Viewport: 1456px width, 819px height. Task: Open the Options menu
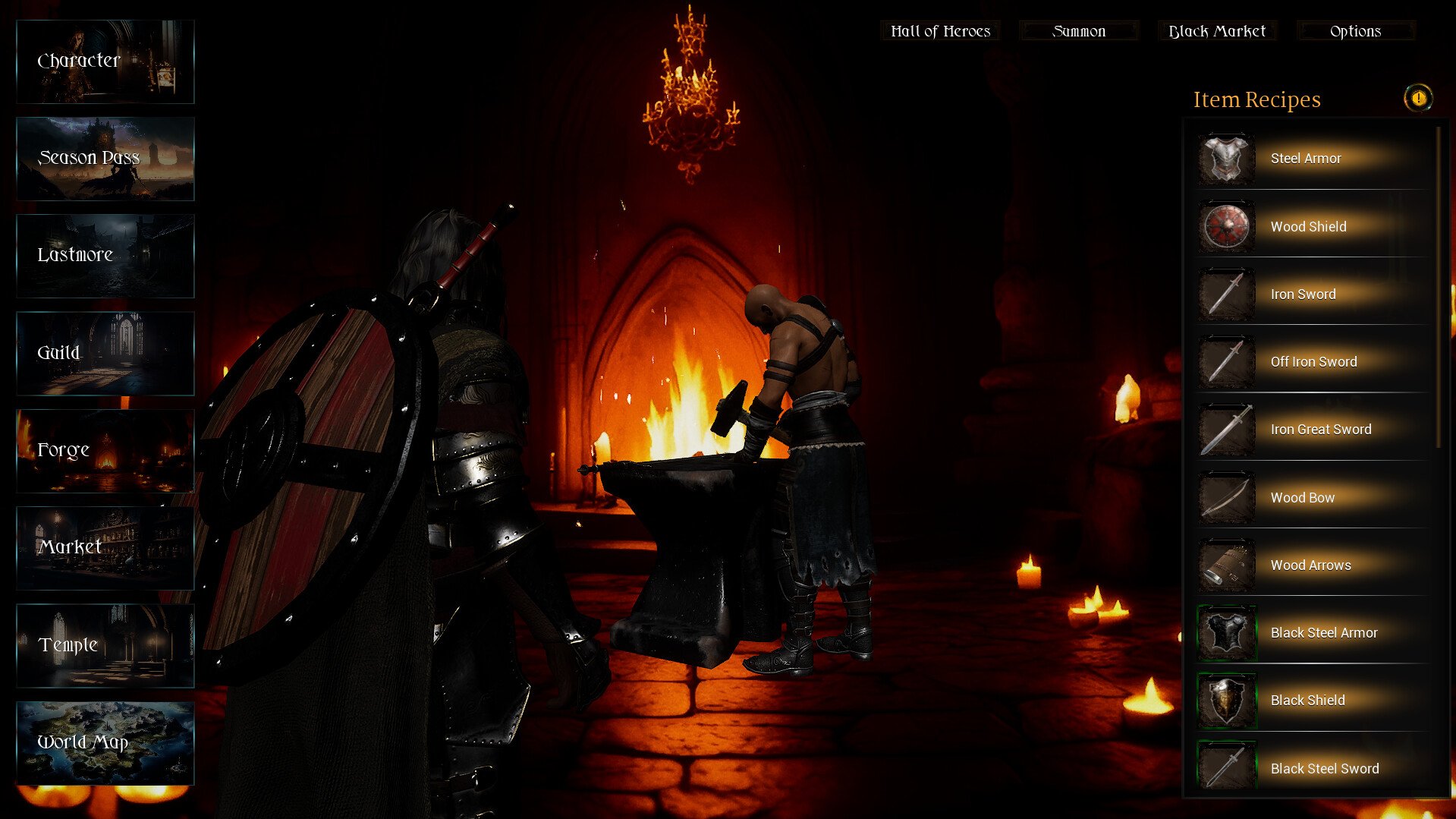pos(1355,31)
